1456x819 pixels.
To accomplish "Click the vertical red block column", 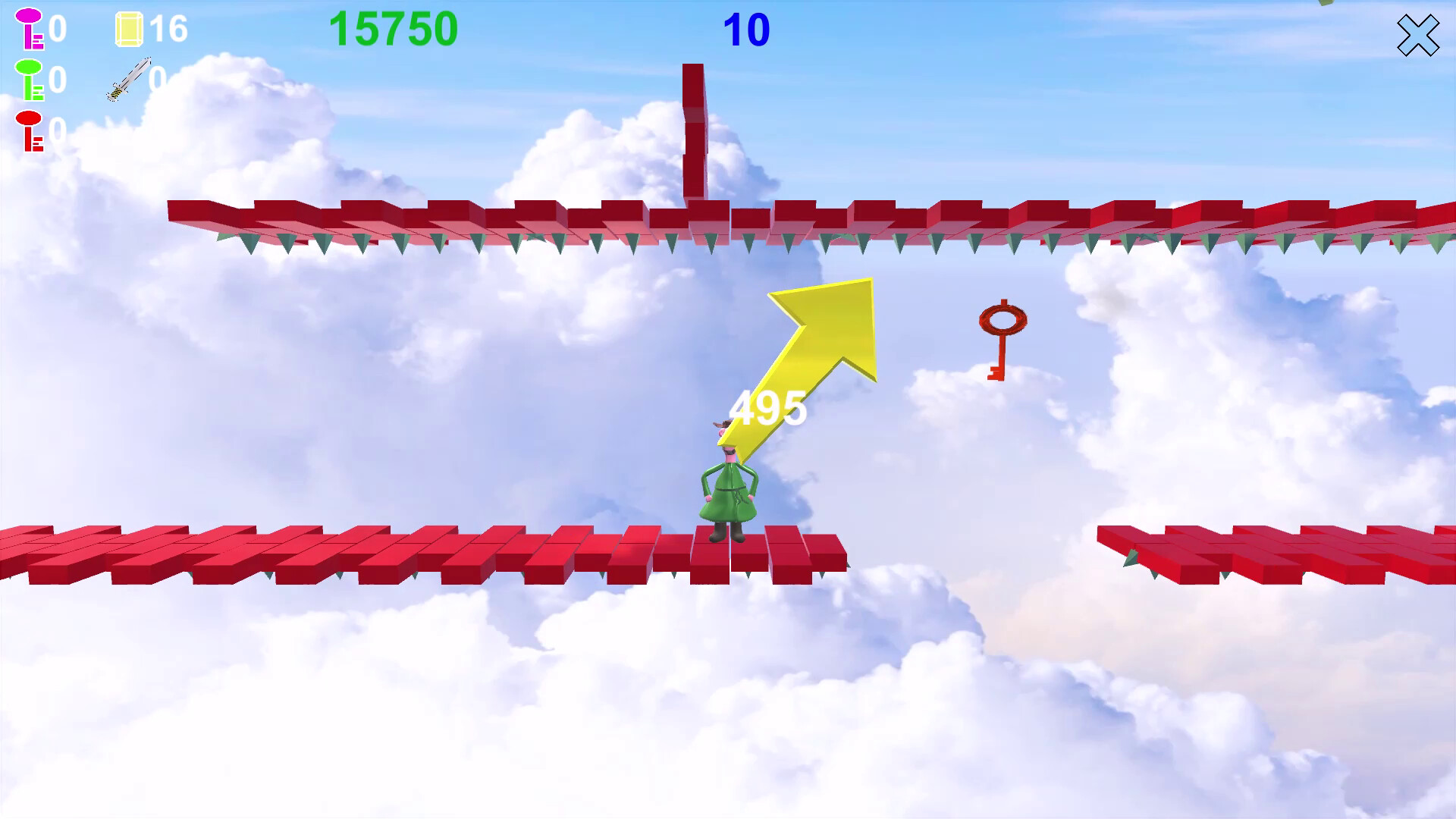I will pyautogui.click(x=692, y=129).
